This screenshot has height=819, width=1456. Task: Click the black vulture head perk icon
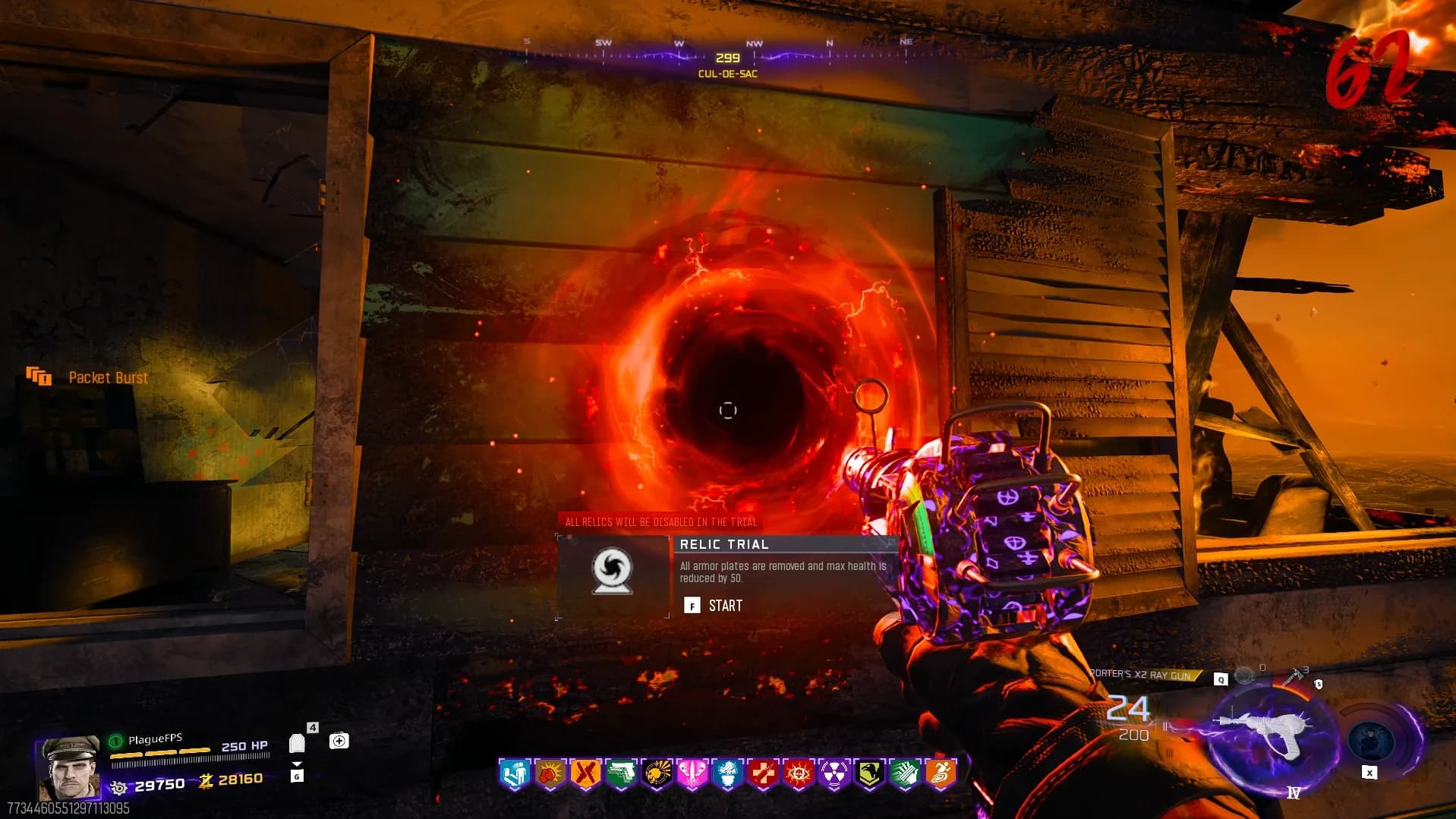click(x=869, y=774)
